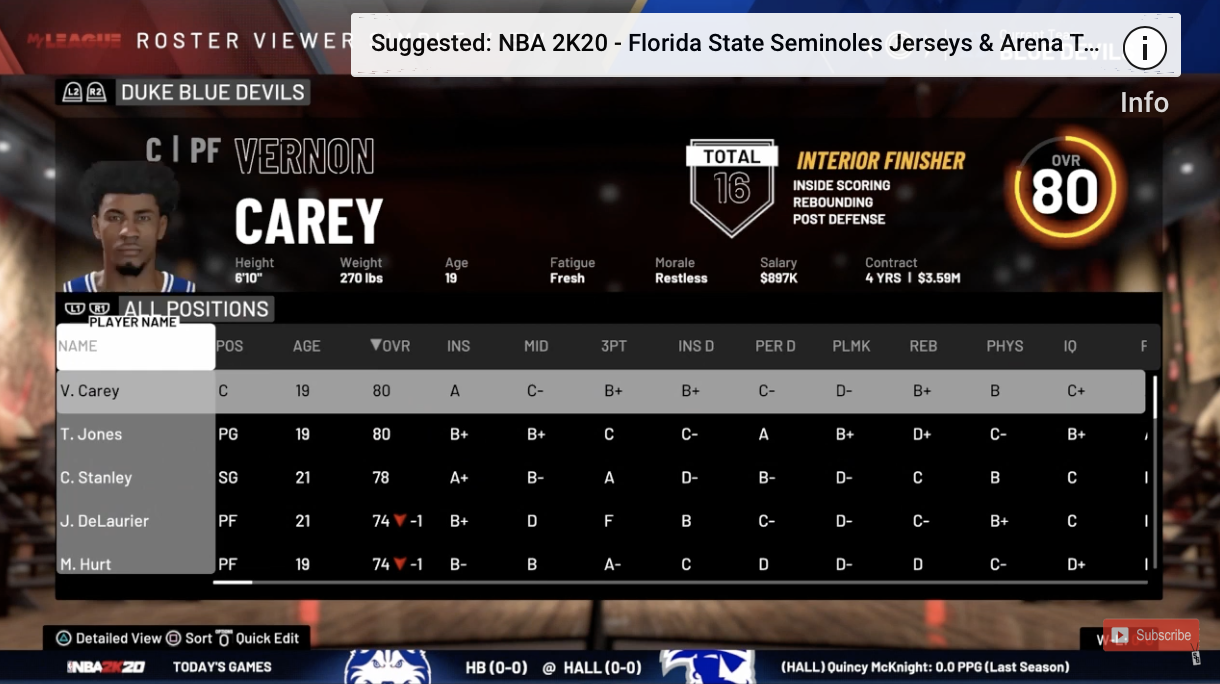Image resolution: width=1220 pixels, height=684 pixels.
Task: Sort by the REB column header
Action: 923,346
